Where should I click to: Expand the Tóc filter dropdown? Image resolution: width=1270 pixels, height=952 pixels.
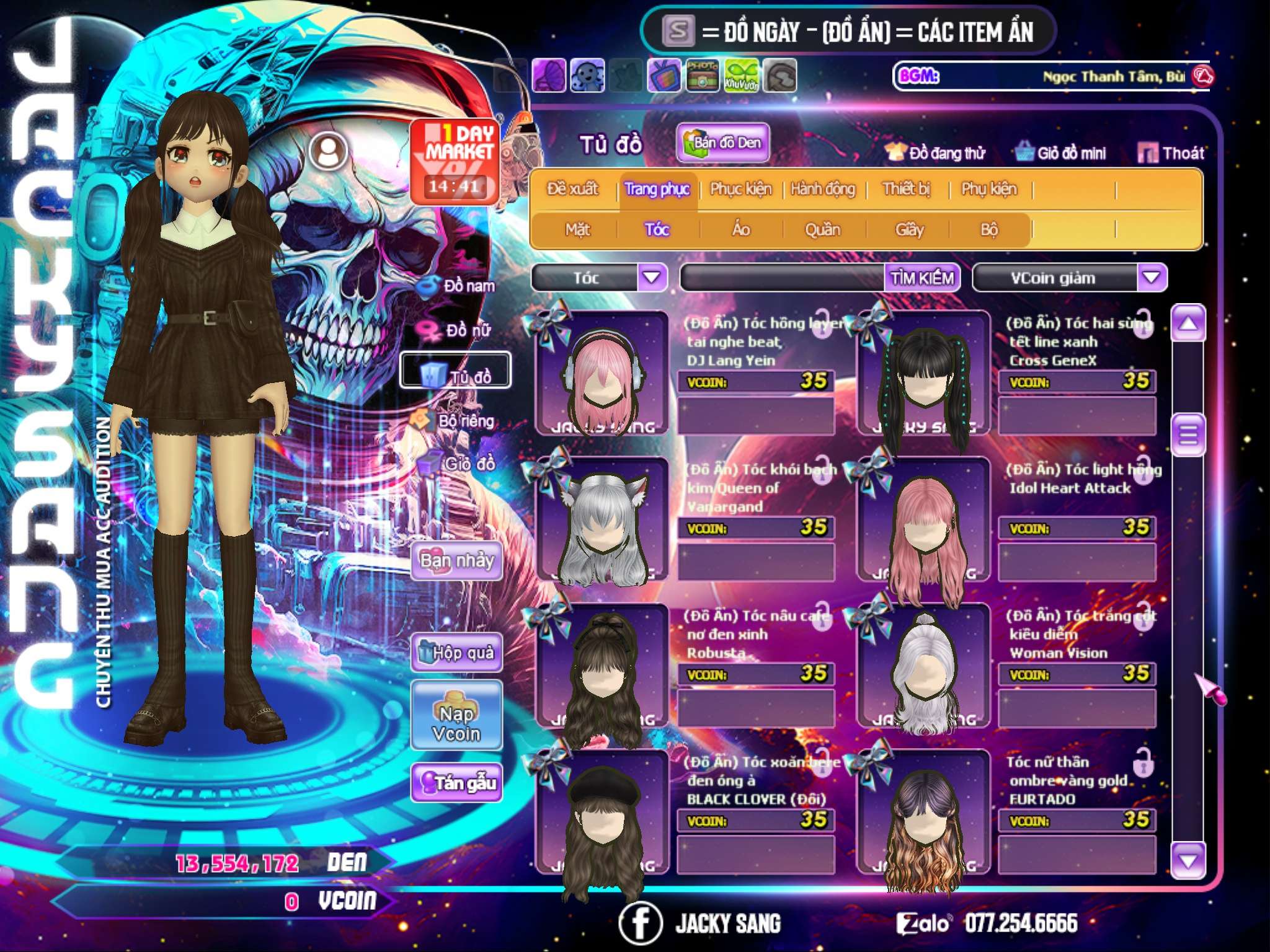[652, 277]
